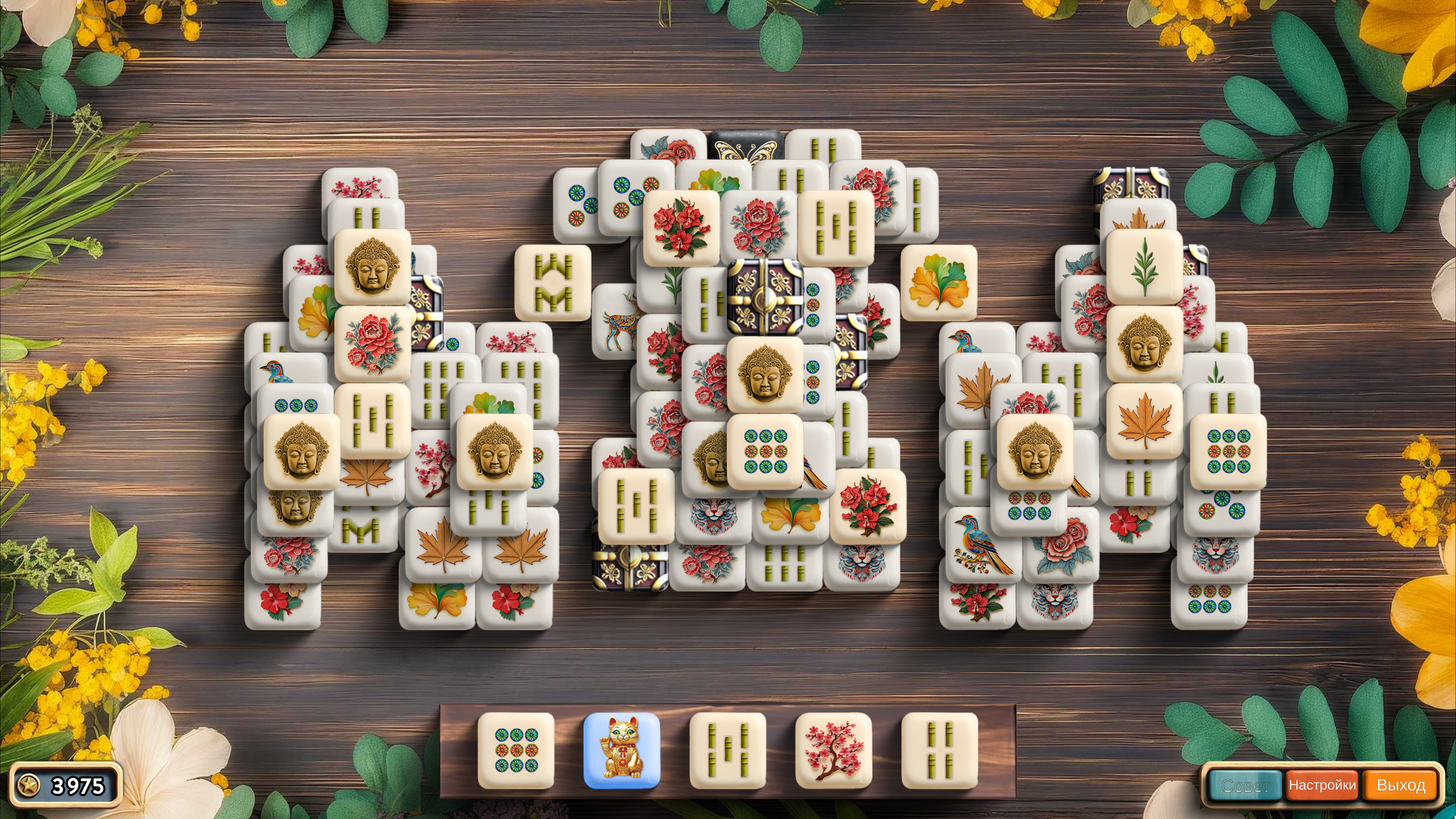This screenshot has width=1456, height=819.
Task: Select the green plant sprig tile on the board
Action: tap(1144, 266)
